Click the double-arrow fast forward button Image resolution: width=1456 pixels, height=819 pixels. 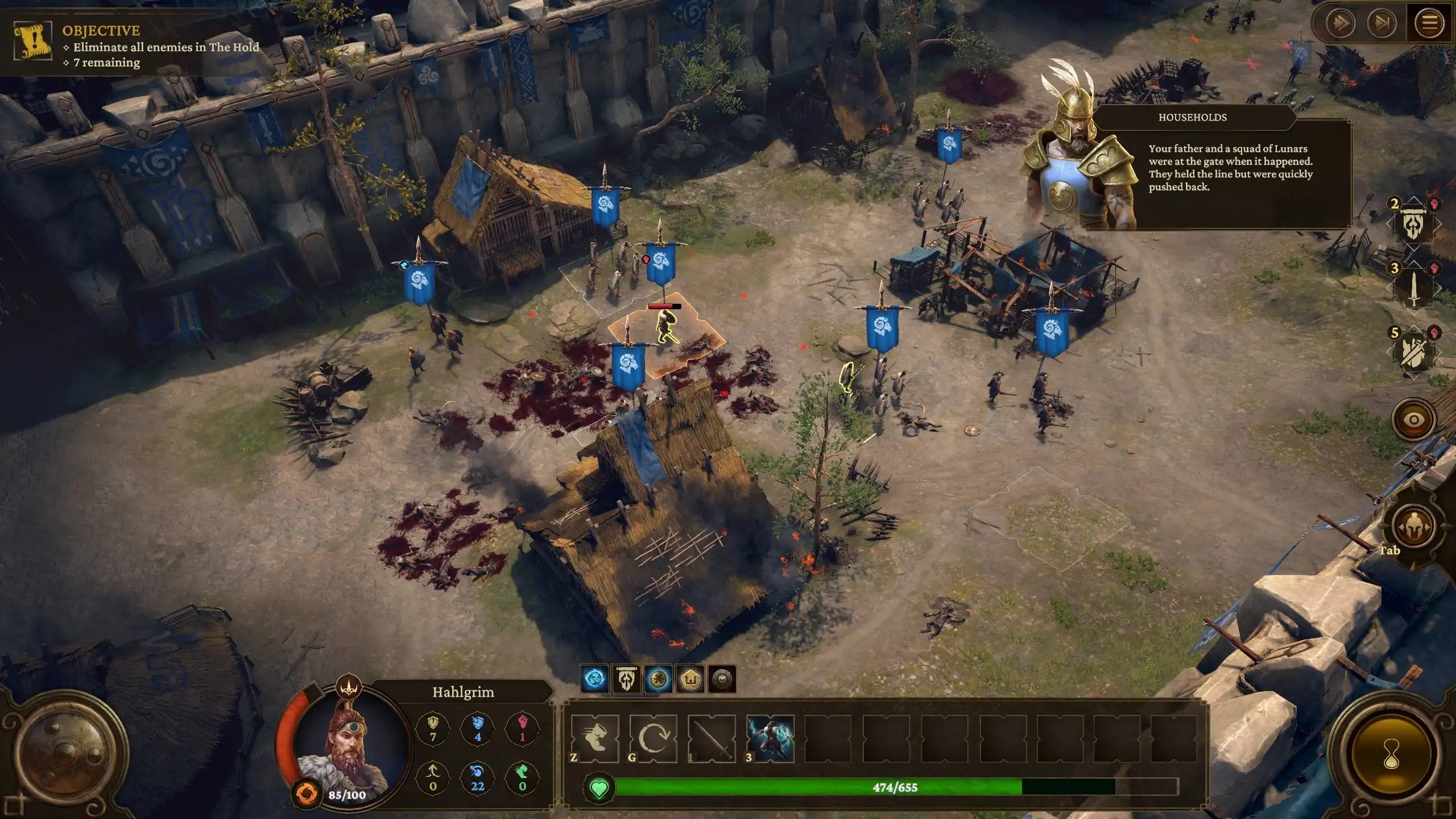[x=1340, y=23]
